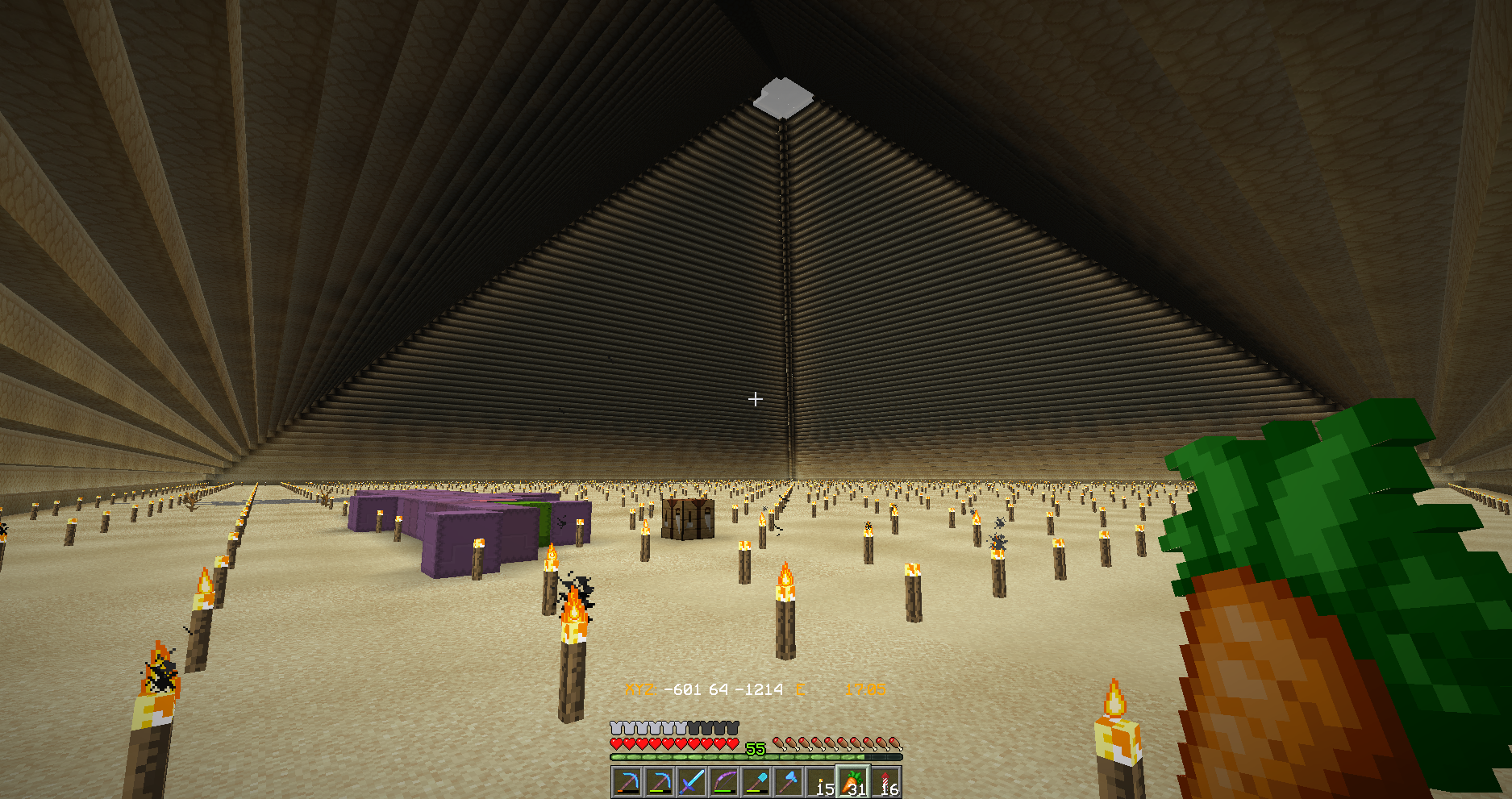Select the torch stack of 15
1512x799 pixels.
(x=821, y=782)
